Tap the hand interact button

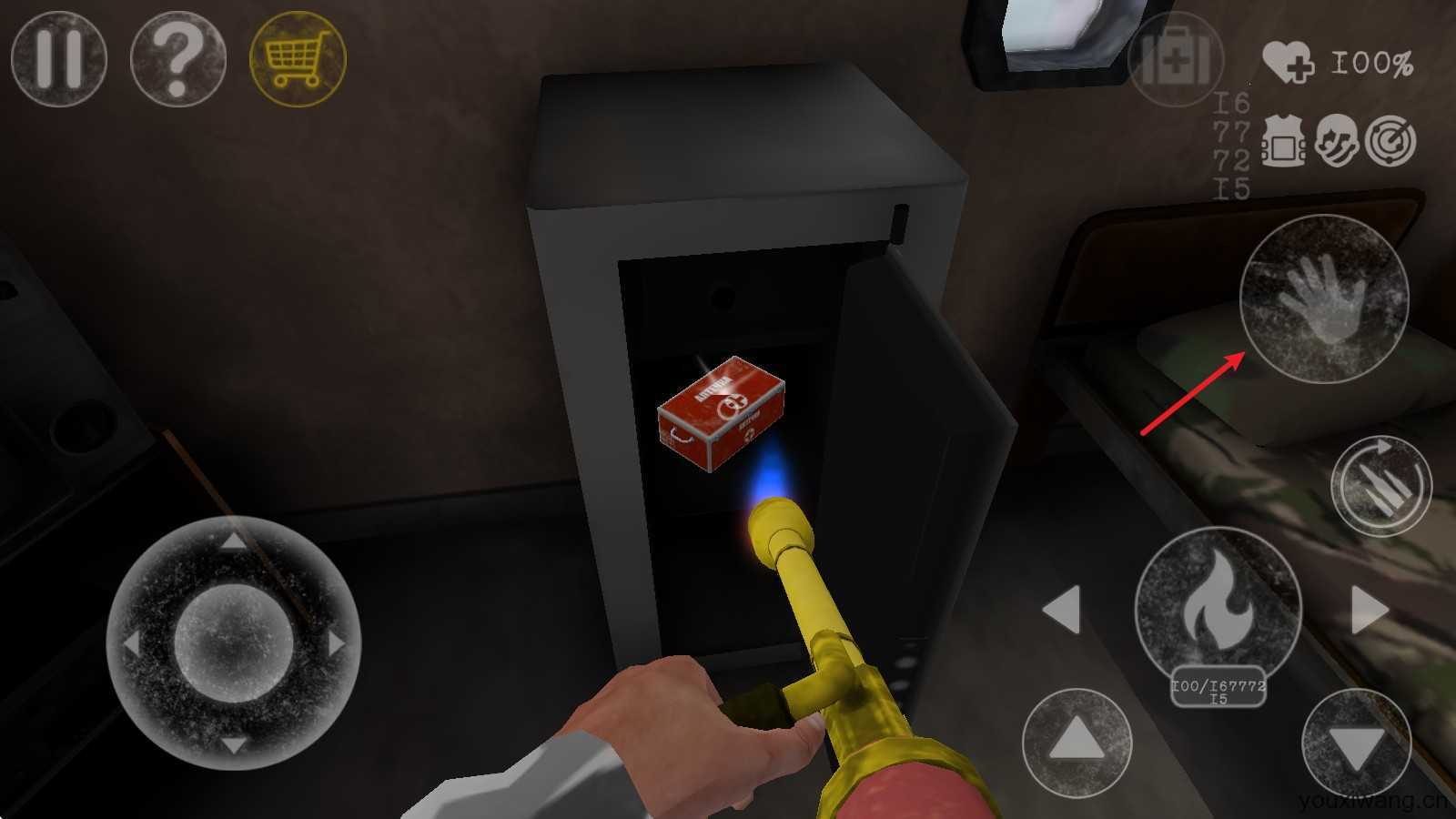[1324, 298]
